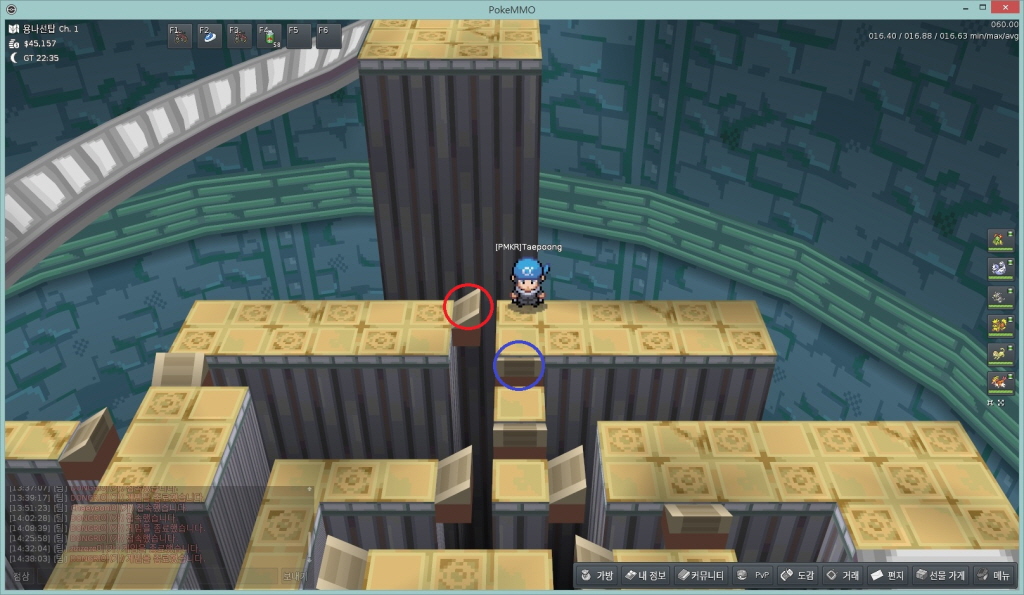Select the empty F5 hotkey slot
Image resolution: width=1024 pixels, height=595 pixels.
[299, 37]
